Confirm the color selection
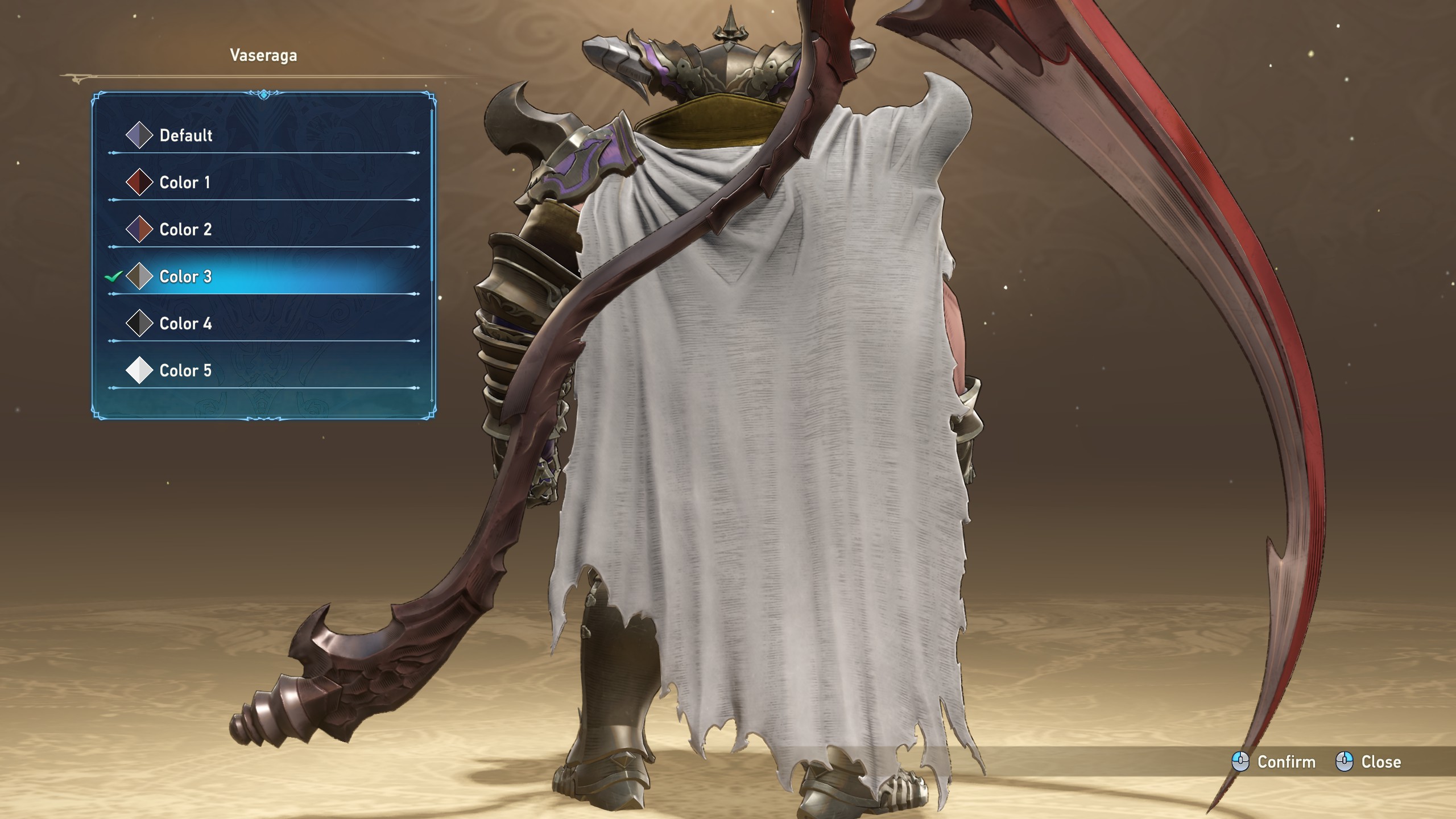Image resolution: width=1456 pixels, height=819 pixels. [1274, 762]
